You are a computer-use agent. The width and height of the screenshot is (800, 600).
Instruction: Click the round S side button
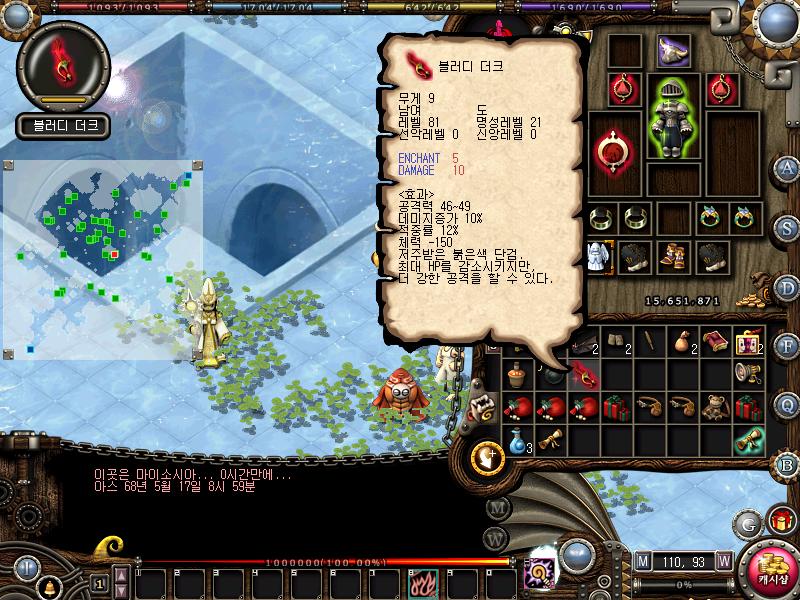coord(787,227)
